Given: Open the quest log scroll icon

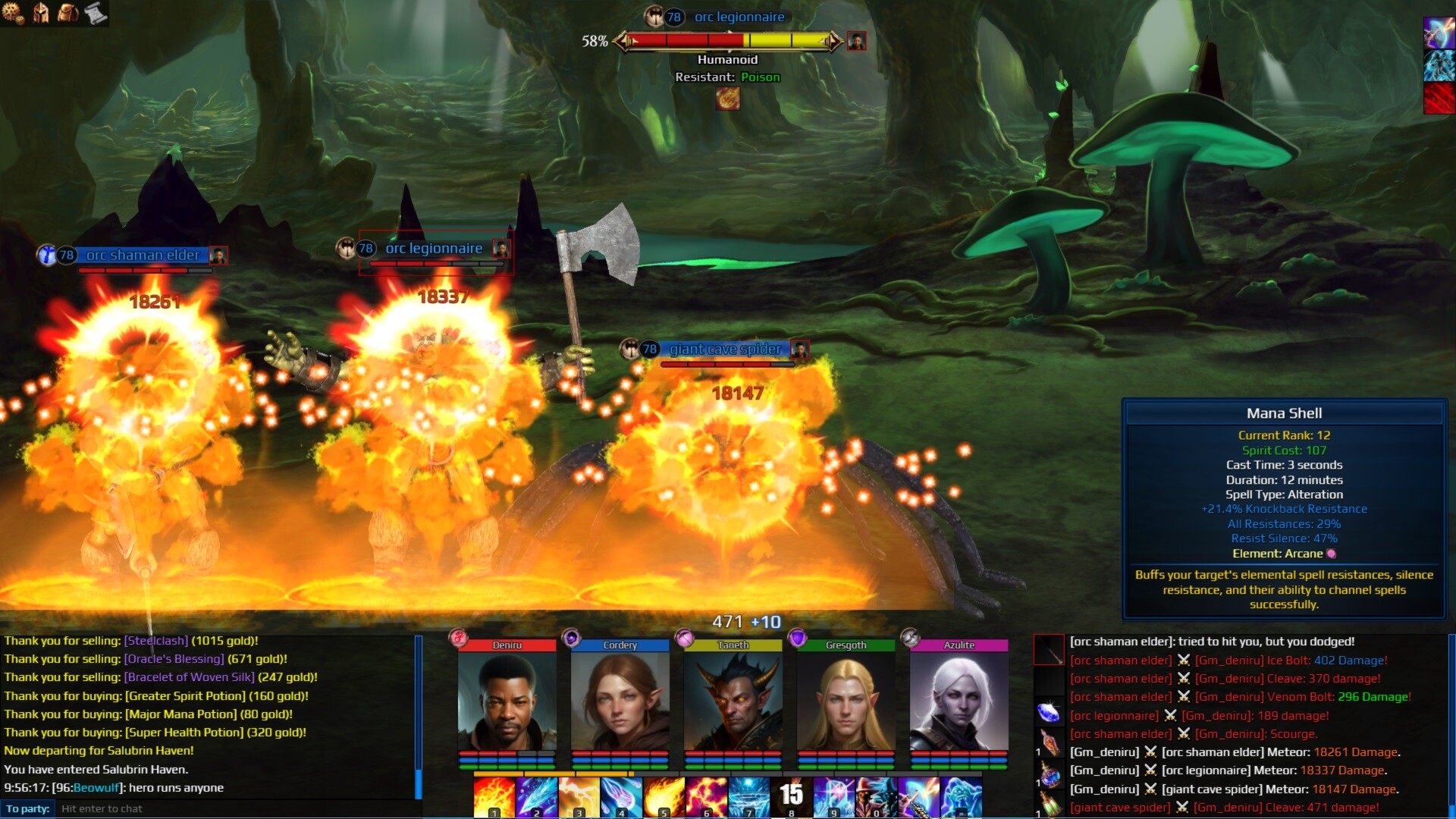Looking at the screenshot, I should pyautogui.click(x=96, y=13).
